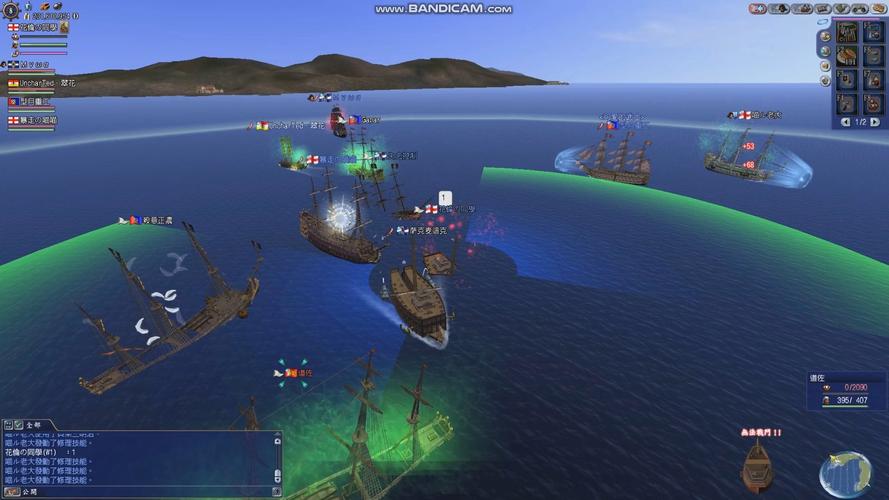Image resolution: width=889 pixels, height=500 pixels.
Task: Open the rightmost icon in the top-right menu bar
Action: (878, 9)
